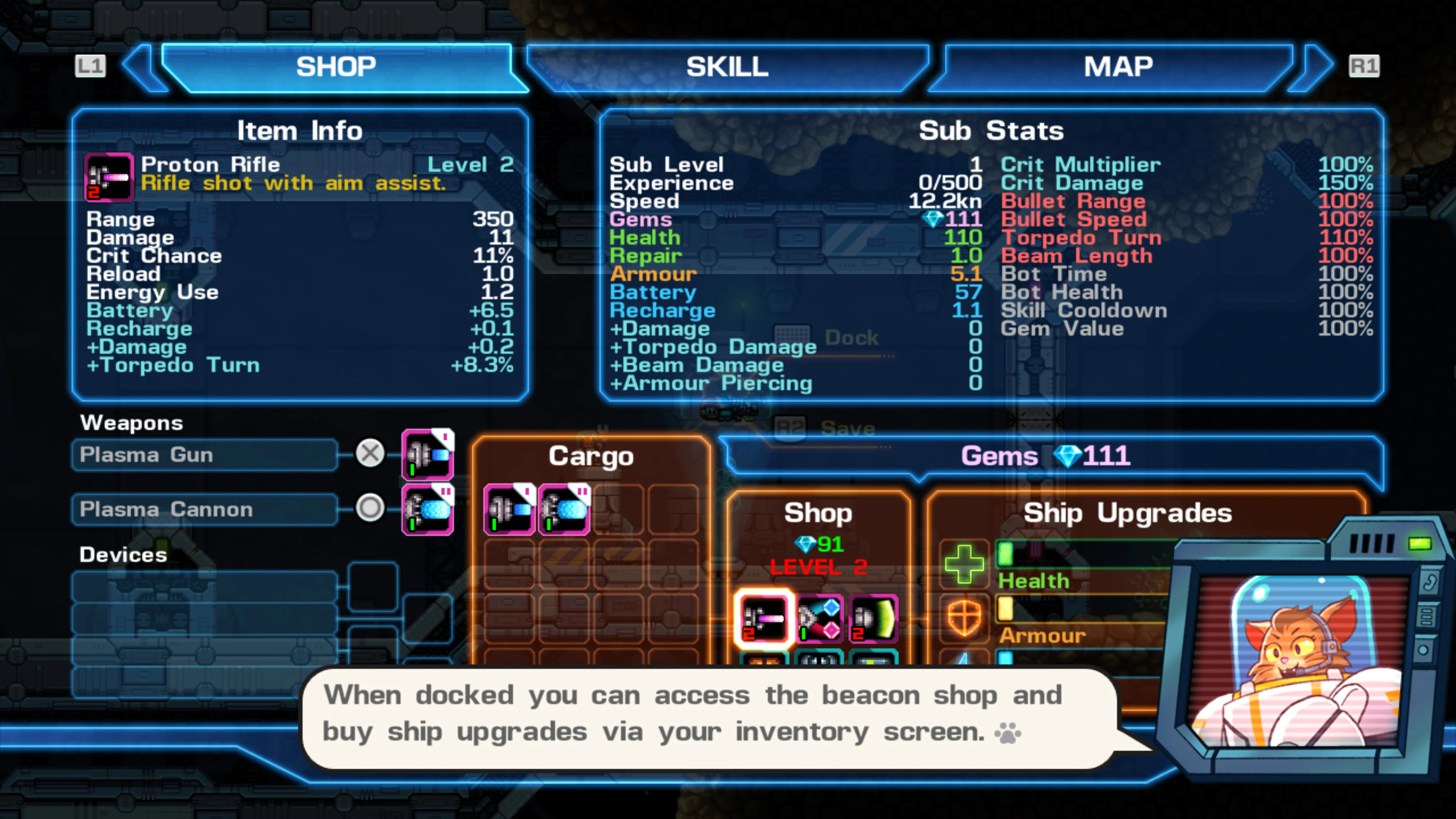Image resolution: width=1456 pixels, height=819 pixels.
Task: Click the Proton Rifle thumbnail in Item Info
Action: [x=109, y=177]
